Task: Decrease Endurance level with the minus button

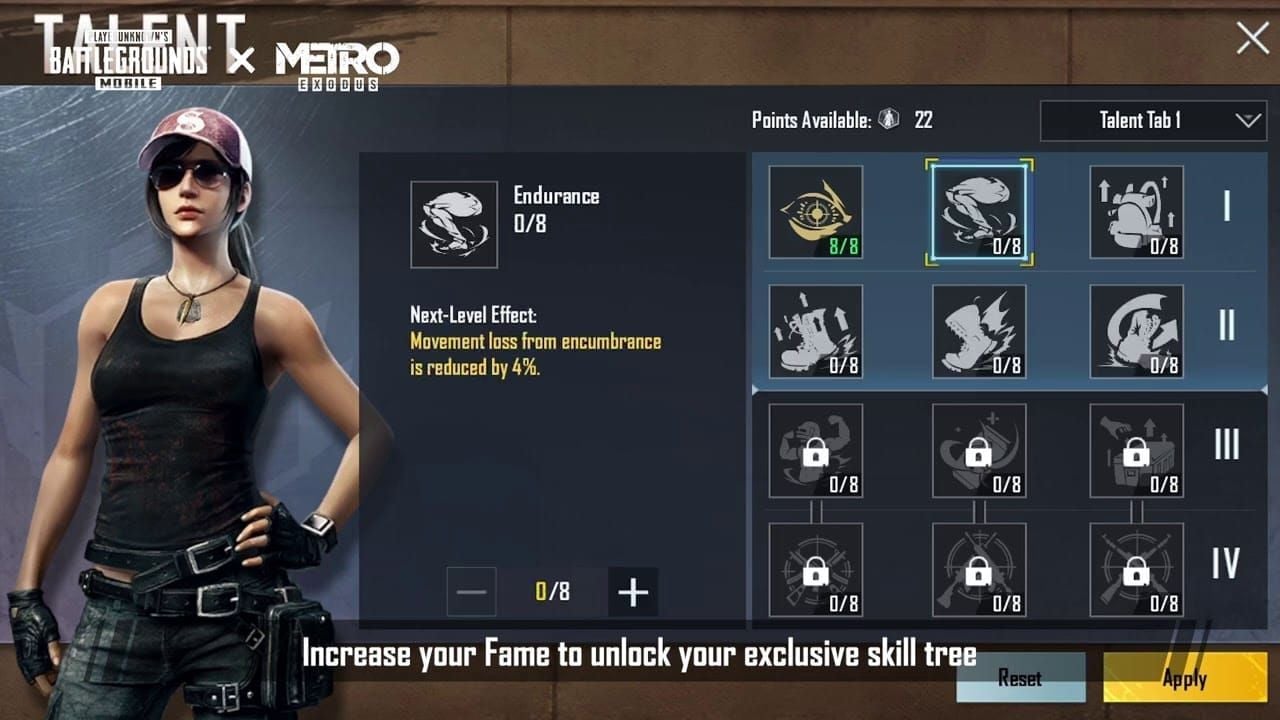Action: tap(470, 591)
